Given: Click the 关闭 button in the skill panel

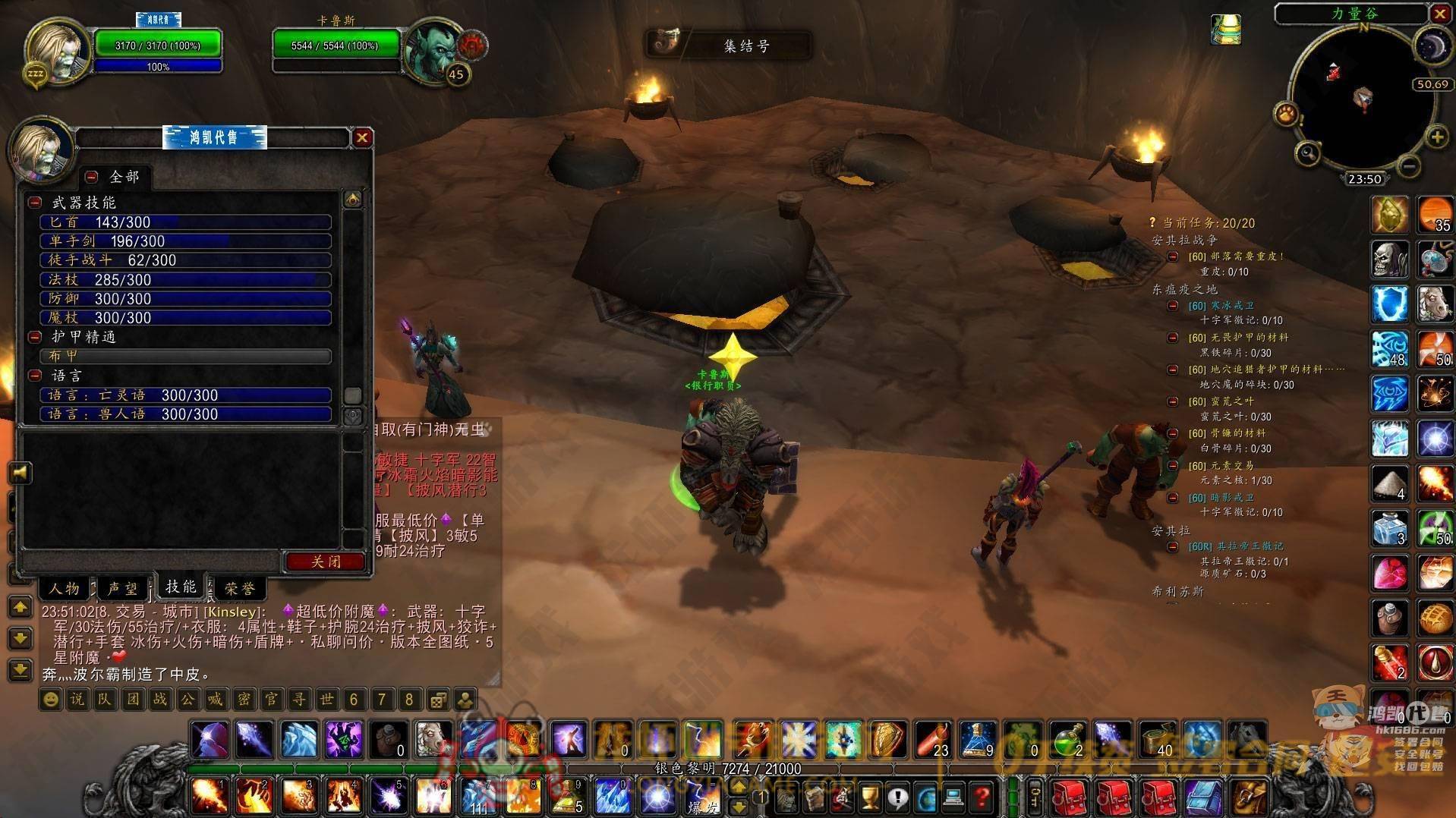Looking at the screenshot, I should coord(326,562).
